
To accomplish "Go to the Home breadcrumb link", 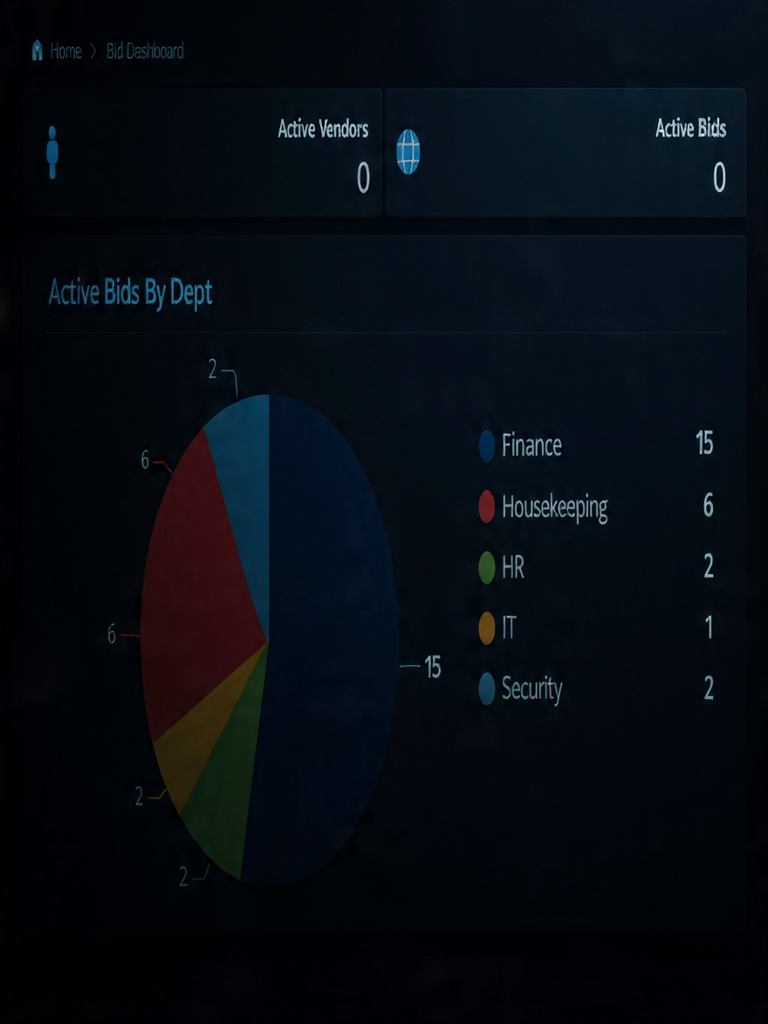I will tap(66, 51).
